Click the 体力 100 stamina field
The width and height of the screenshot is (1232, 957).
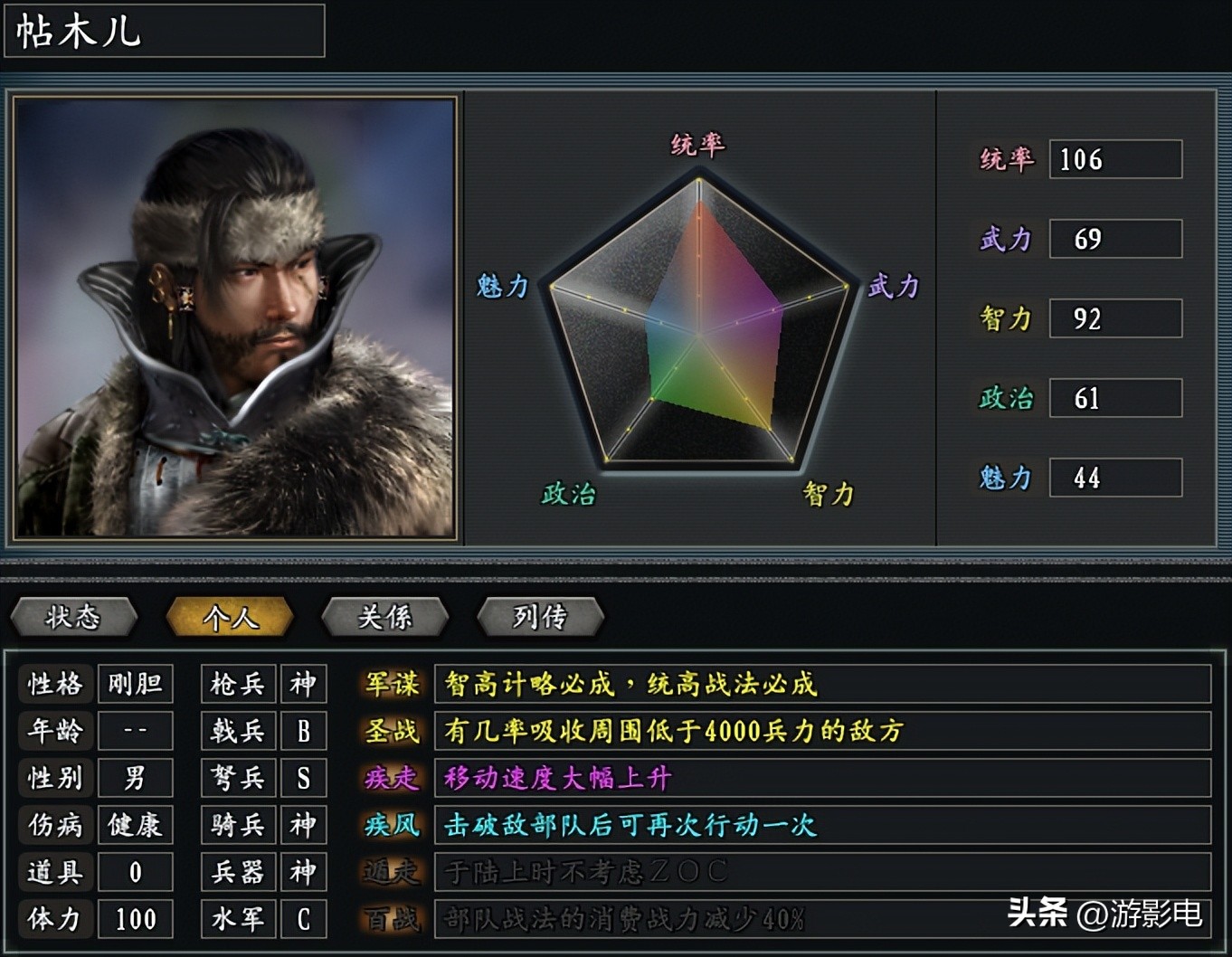[x=135, y=919]
